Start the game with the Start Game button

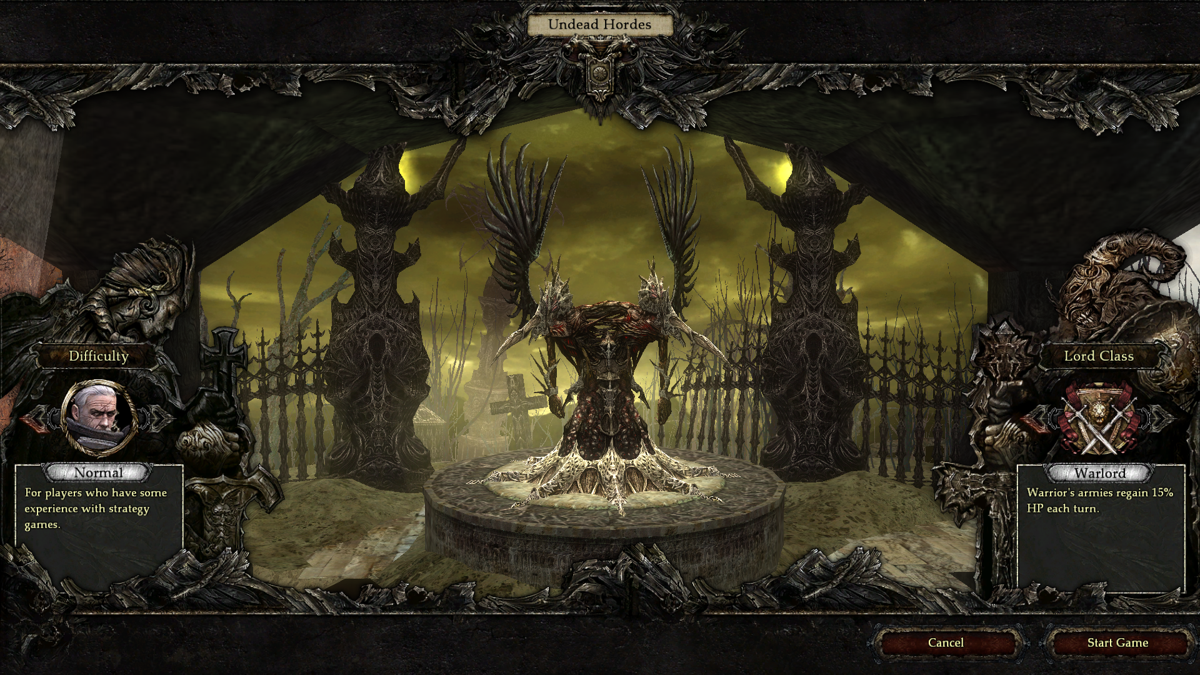click(x=1117, y=643)
